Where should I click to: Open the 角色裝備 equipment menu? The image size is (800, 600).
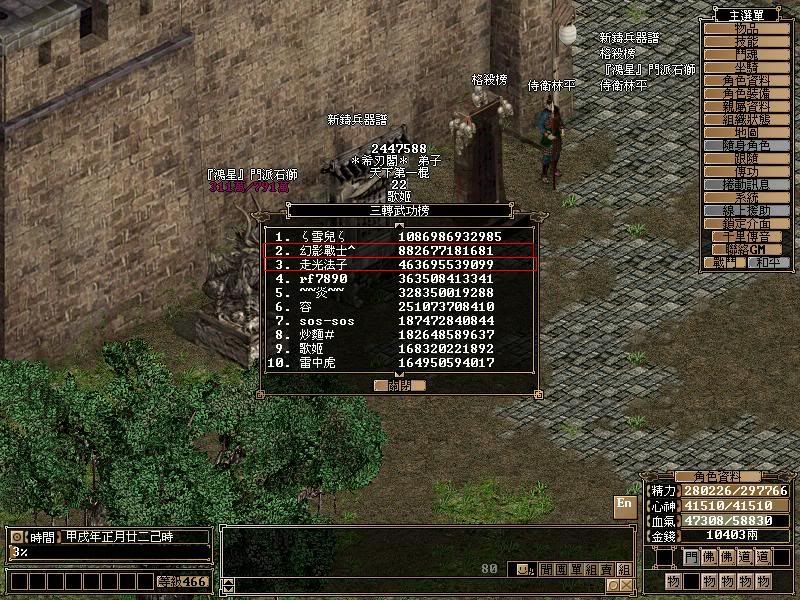(x=747, y=93)
